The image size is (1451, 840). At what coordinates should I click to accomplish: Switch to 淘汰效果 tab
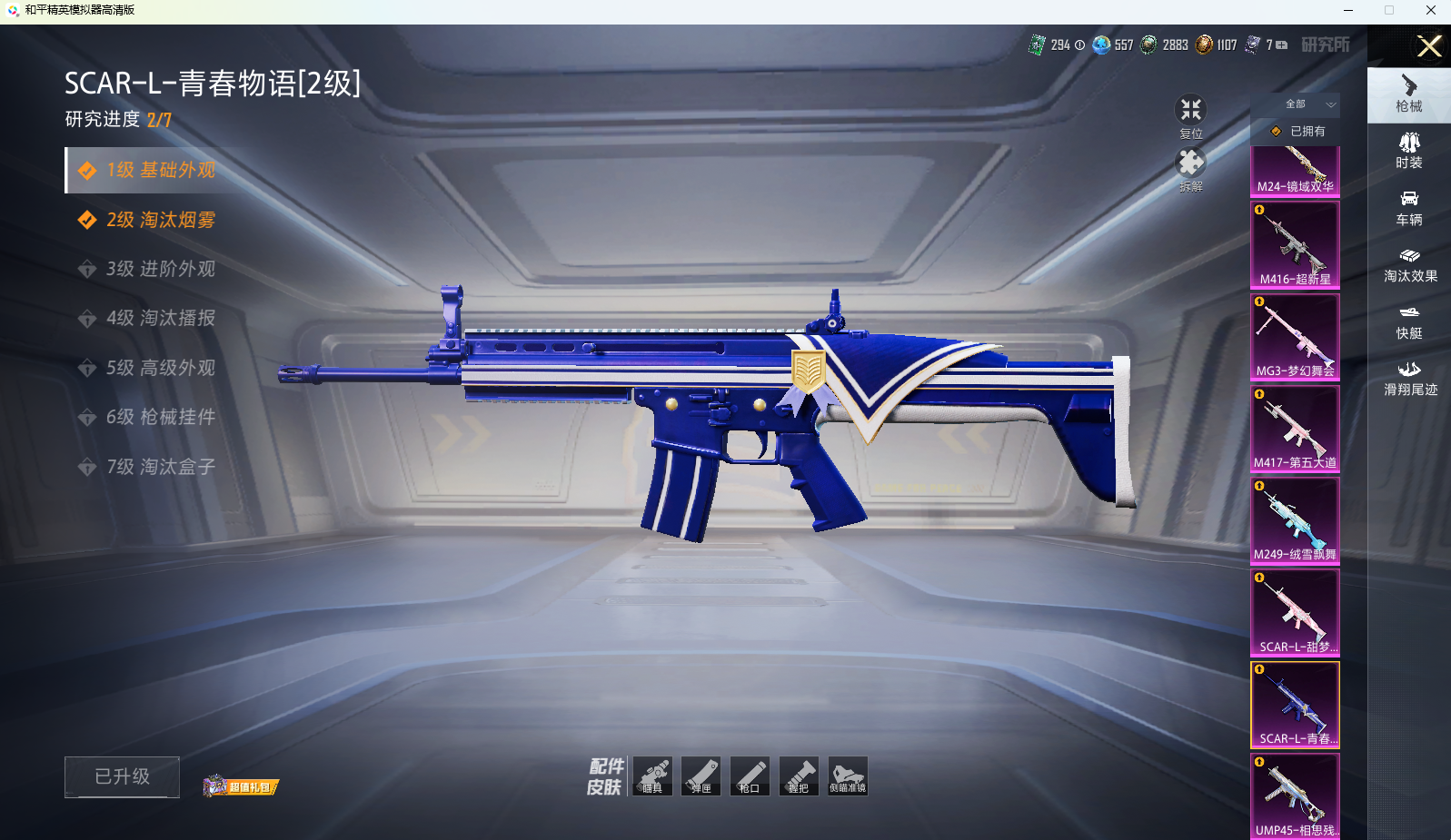(1409, 264)
